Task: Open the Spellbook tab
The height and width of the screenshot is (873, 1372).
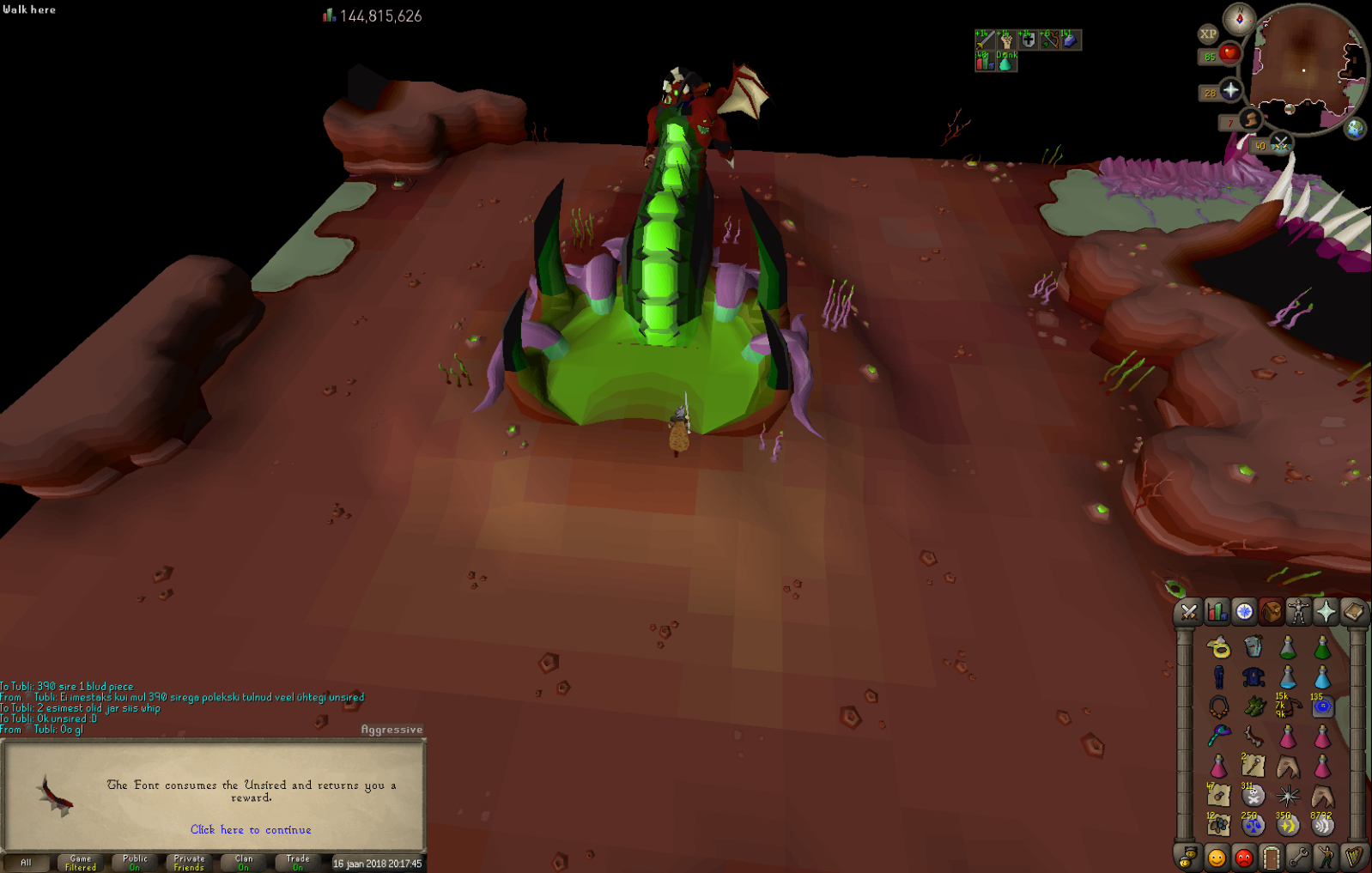Action: point(1351,611)
